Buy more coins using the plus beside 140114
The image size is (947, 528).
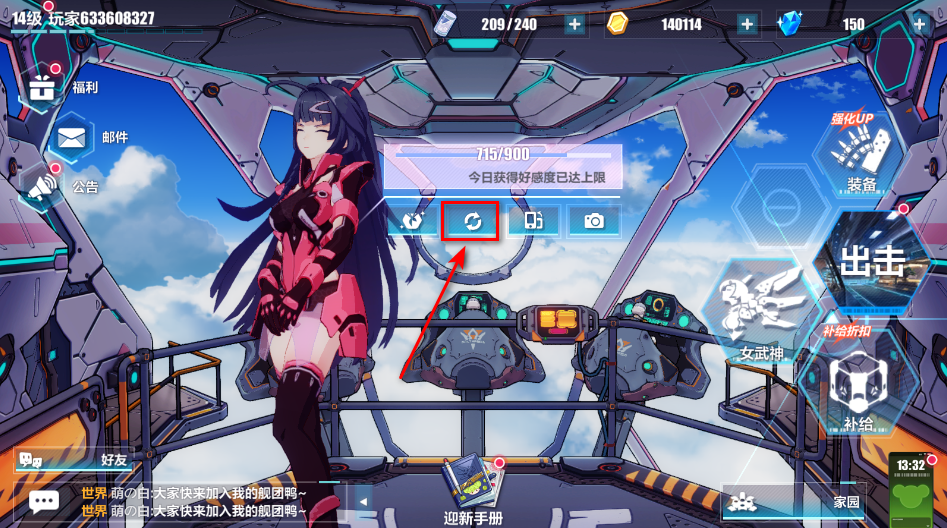pyautogui.click(x=747, y=25)
